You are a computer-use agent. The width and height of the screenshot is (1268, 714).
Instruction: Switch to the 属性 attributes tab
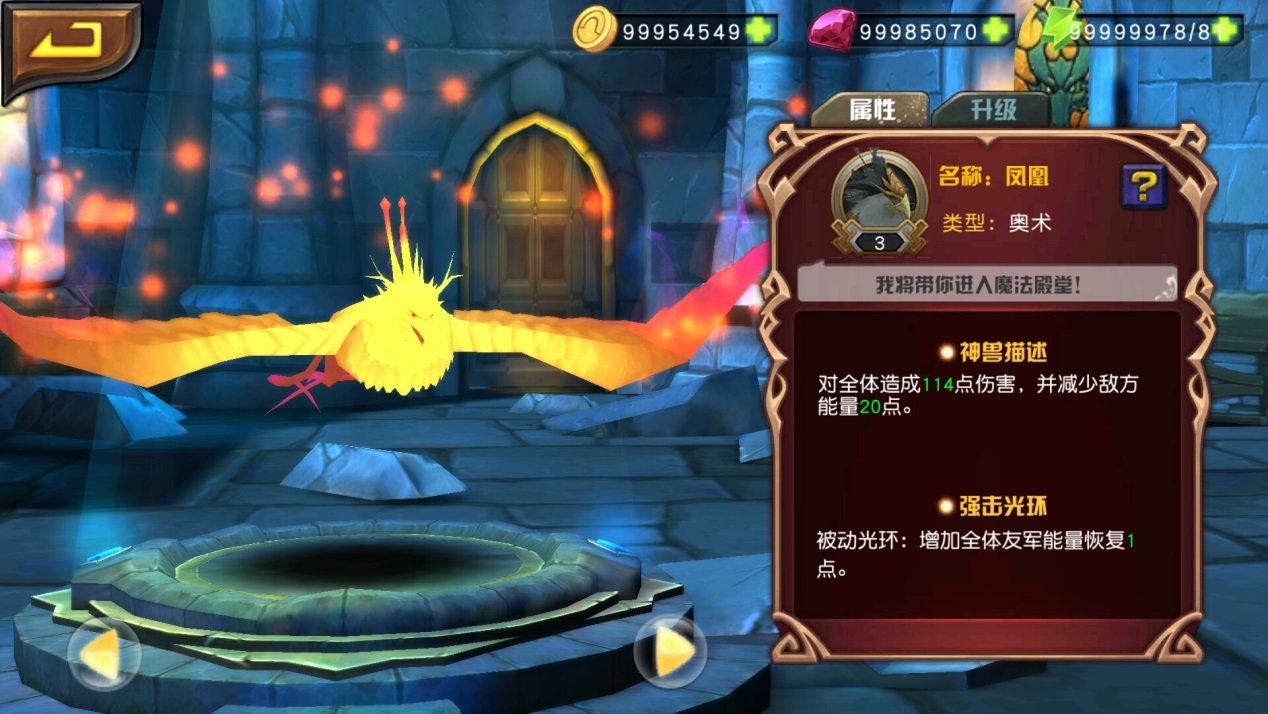click(x=871, y=109)
